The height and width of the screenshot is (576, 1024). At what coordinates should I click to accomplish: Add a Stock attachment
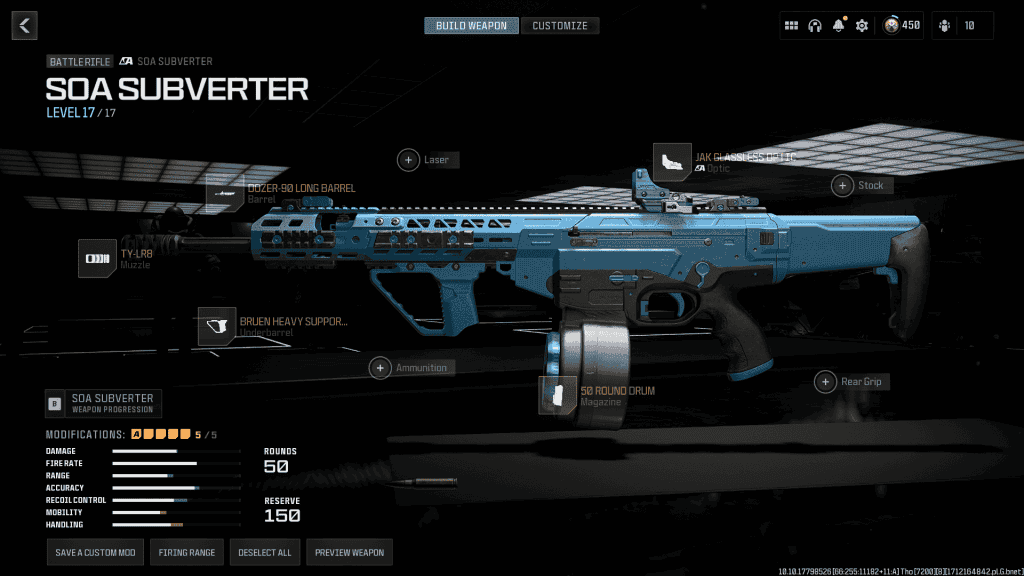tap(843, 185)
